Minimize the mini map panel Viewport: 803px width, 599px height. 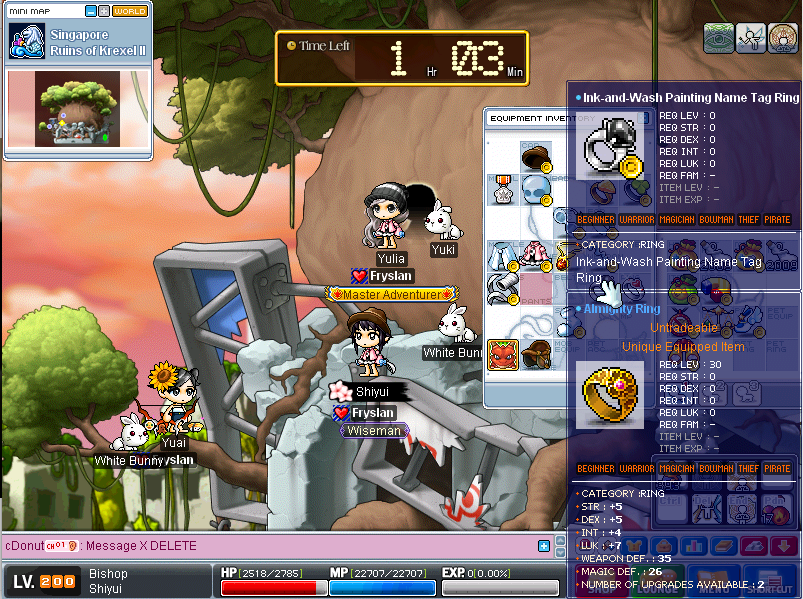pos(90,11)
